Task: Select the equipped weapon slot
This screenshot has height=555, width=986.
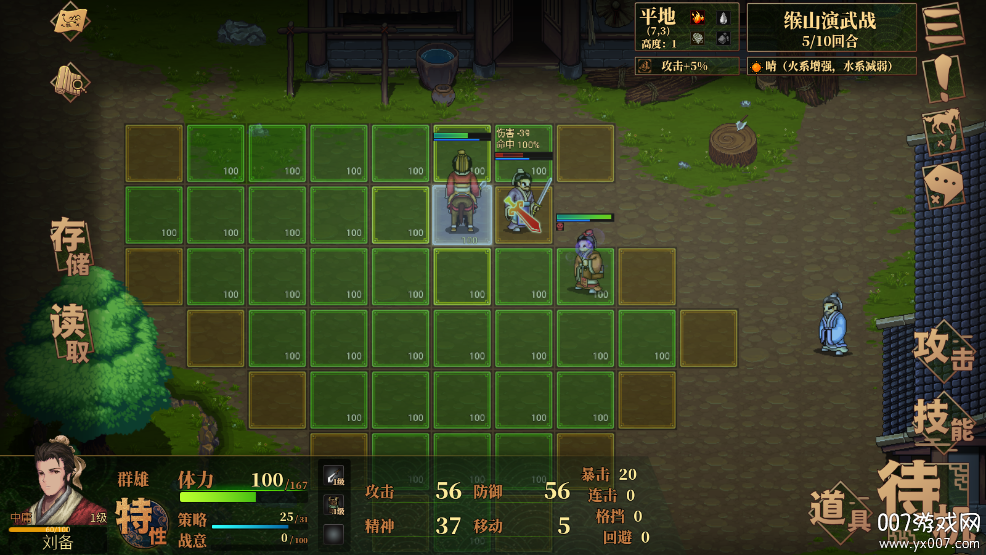Action: pyautogui.click(x=334, y=476)
